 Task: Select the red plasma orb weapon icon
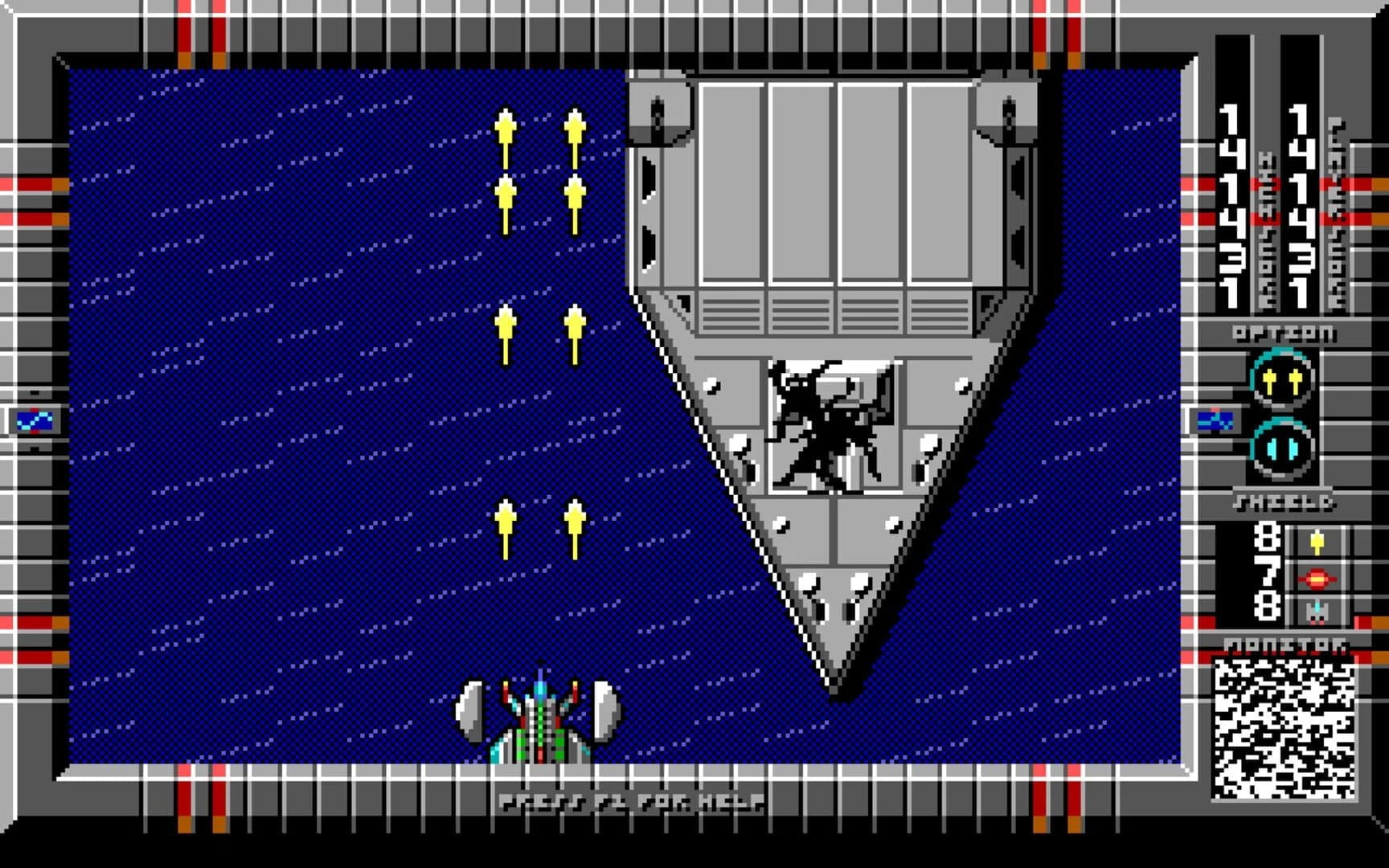tap(1317, 579)
